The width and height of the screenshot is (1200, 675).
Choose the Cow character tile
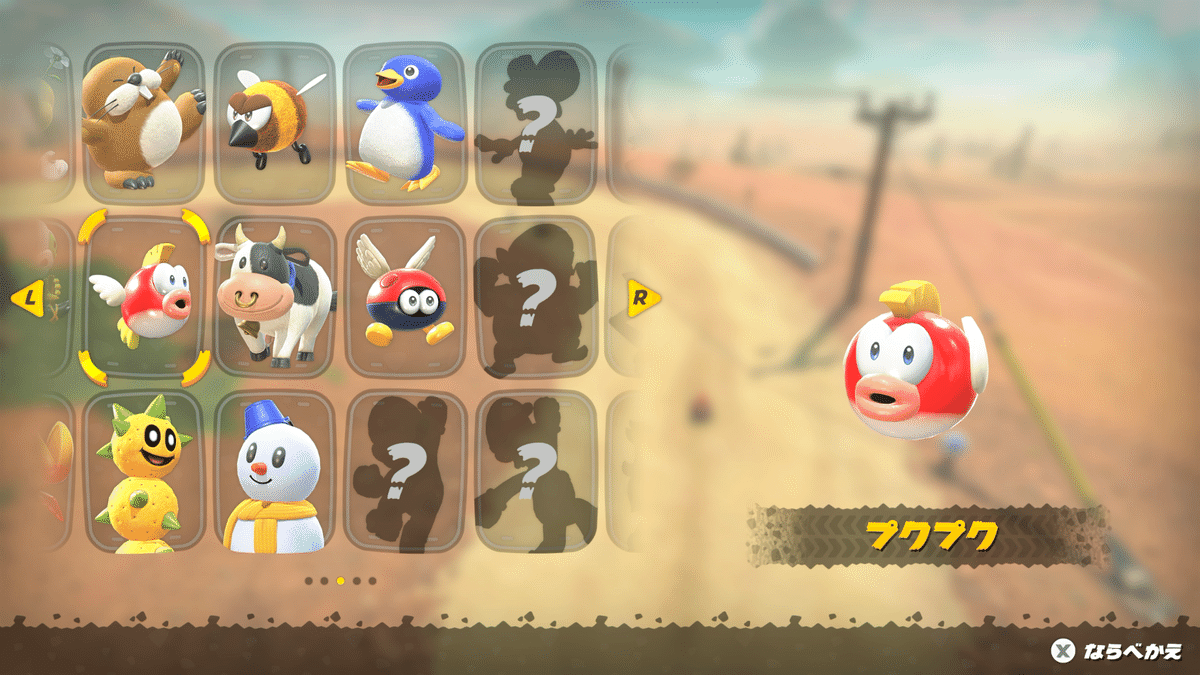coord(274,298)
